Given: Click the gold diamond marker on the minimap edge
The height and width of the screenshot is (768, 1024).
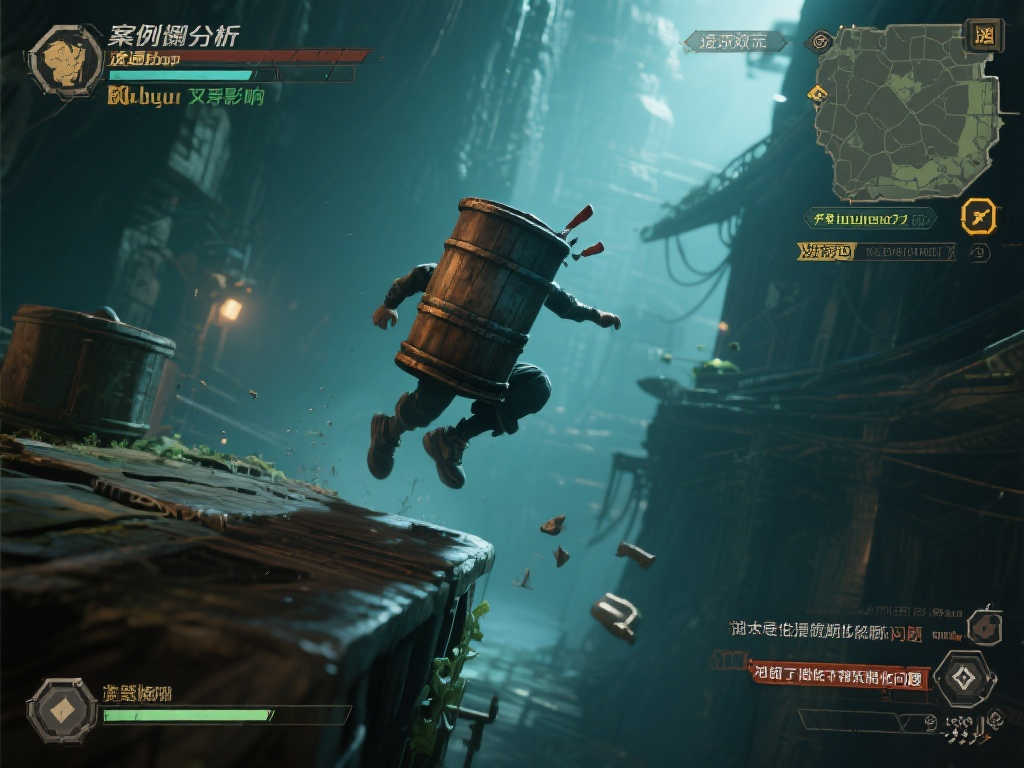Looking at the screenshot, I should tap(818, 95).
